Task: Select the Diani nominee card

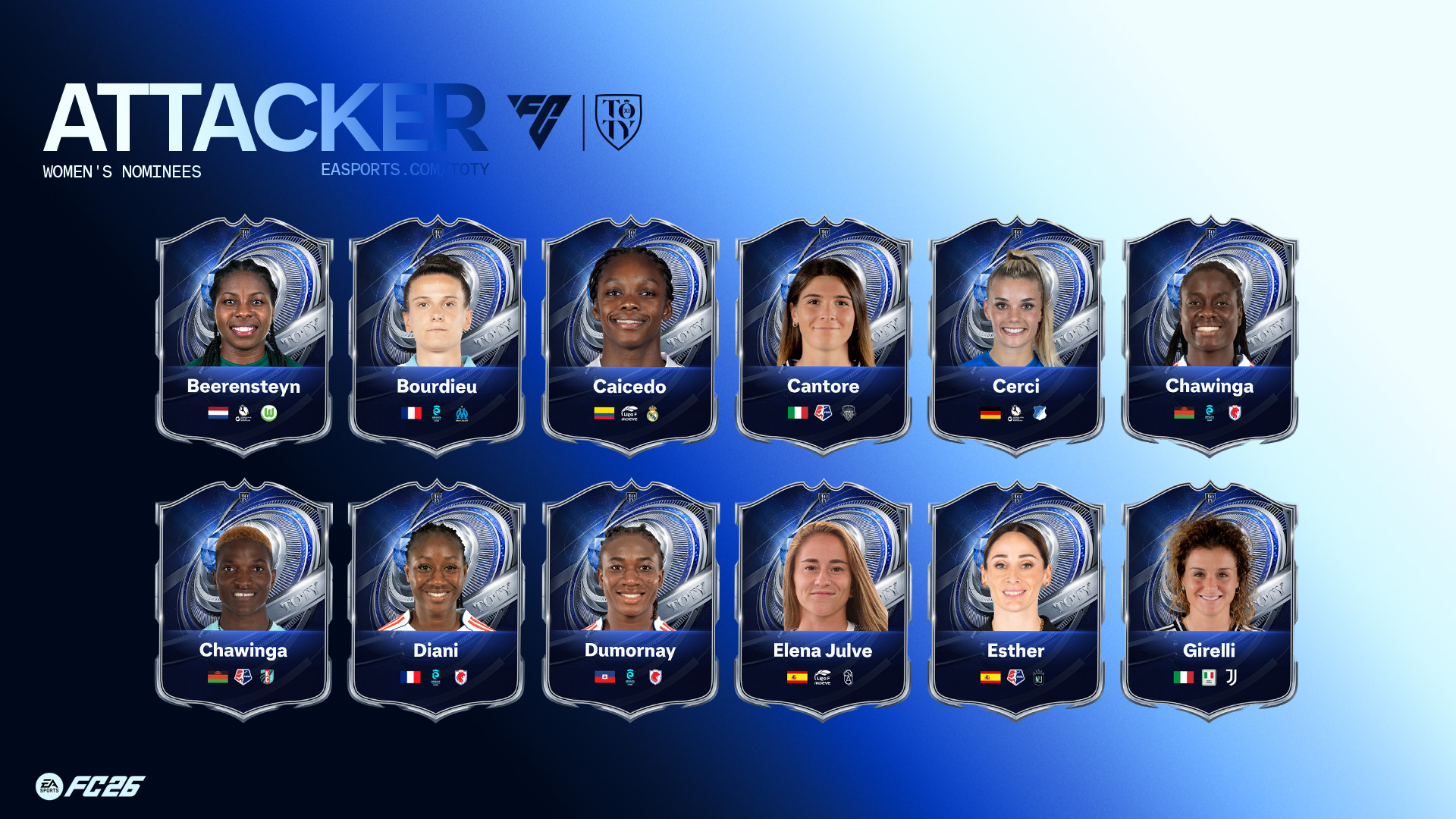Action: 436,601
